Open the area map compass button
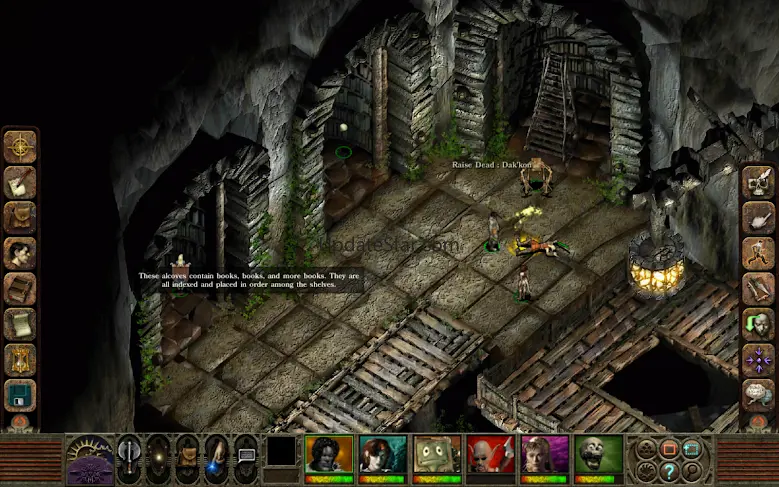Image resolution: width=779 pixels, height=487 pixels. click(x=19, y=146)
